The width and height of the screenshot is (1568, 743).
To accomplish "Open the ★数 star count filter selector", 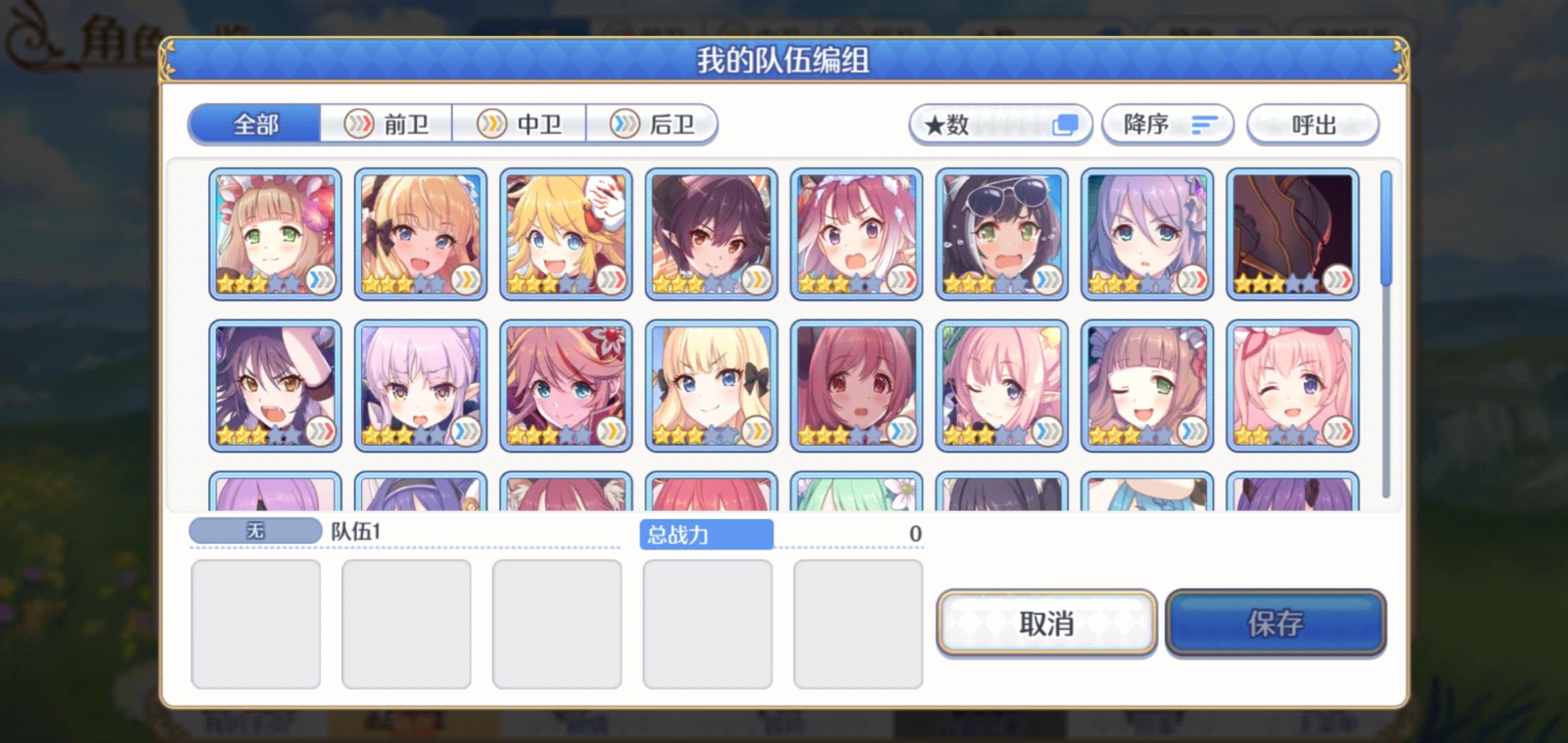I will tap(1001, 124).
